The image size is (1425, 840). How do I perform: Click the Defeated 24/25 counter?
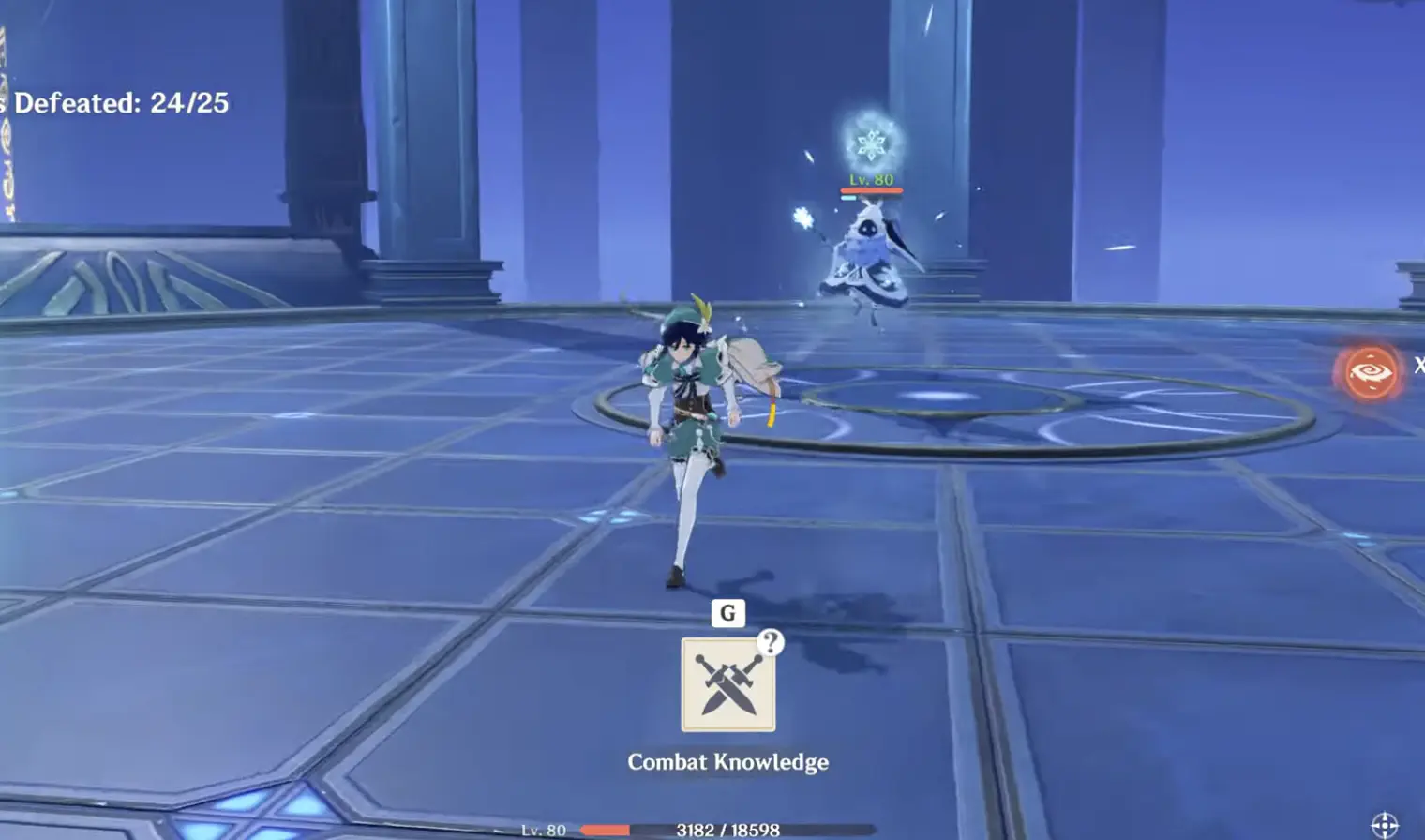coord(117,104)
